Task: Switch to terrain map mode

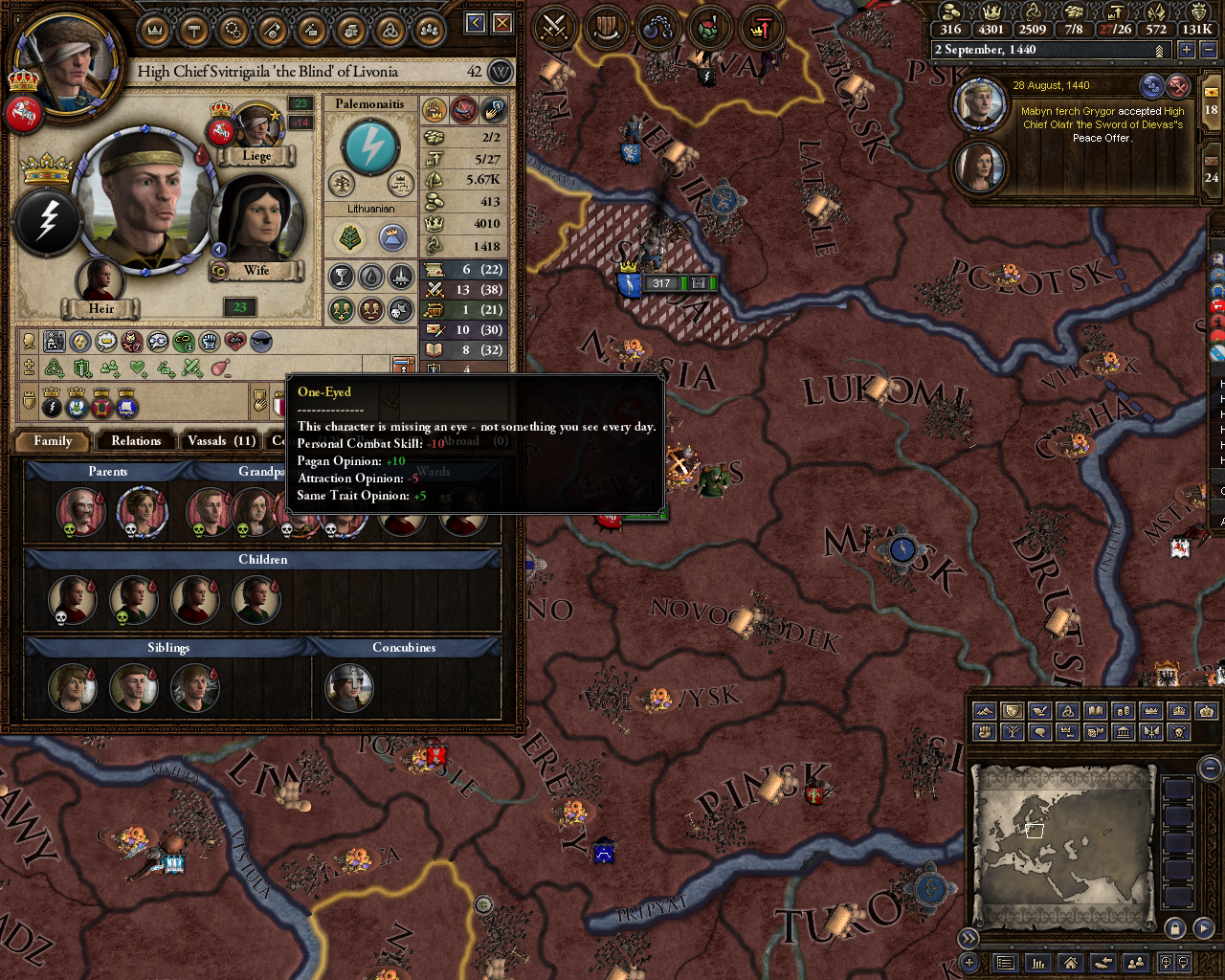Action: [x=984, y=711]
